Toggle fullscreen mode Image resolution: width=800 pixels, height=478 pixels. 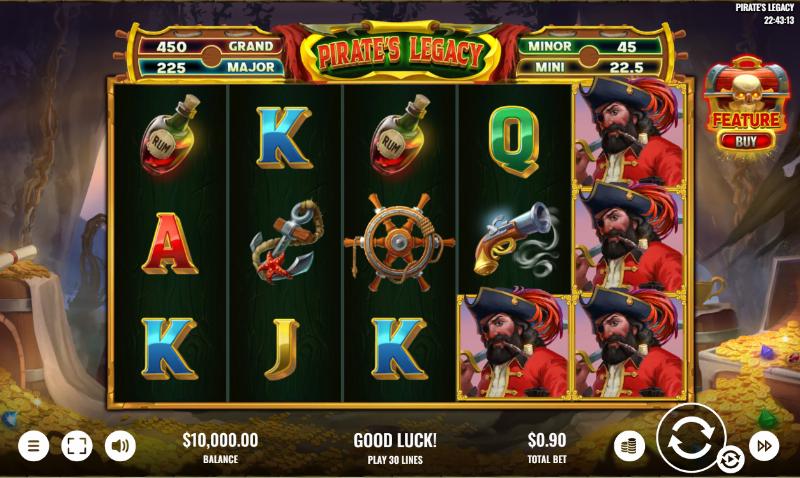(x=77, y=445)
